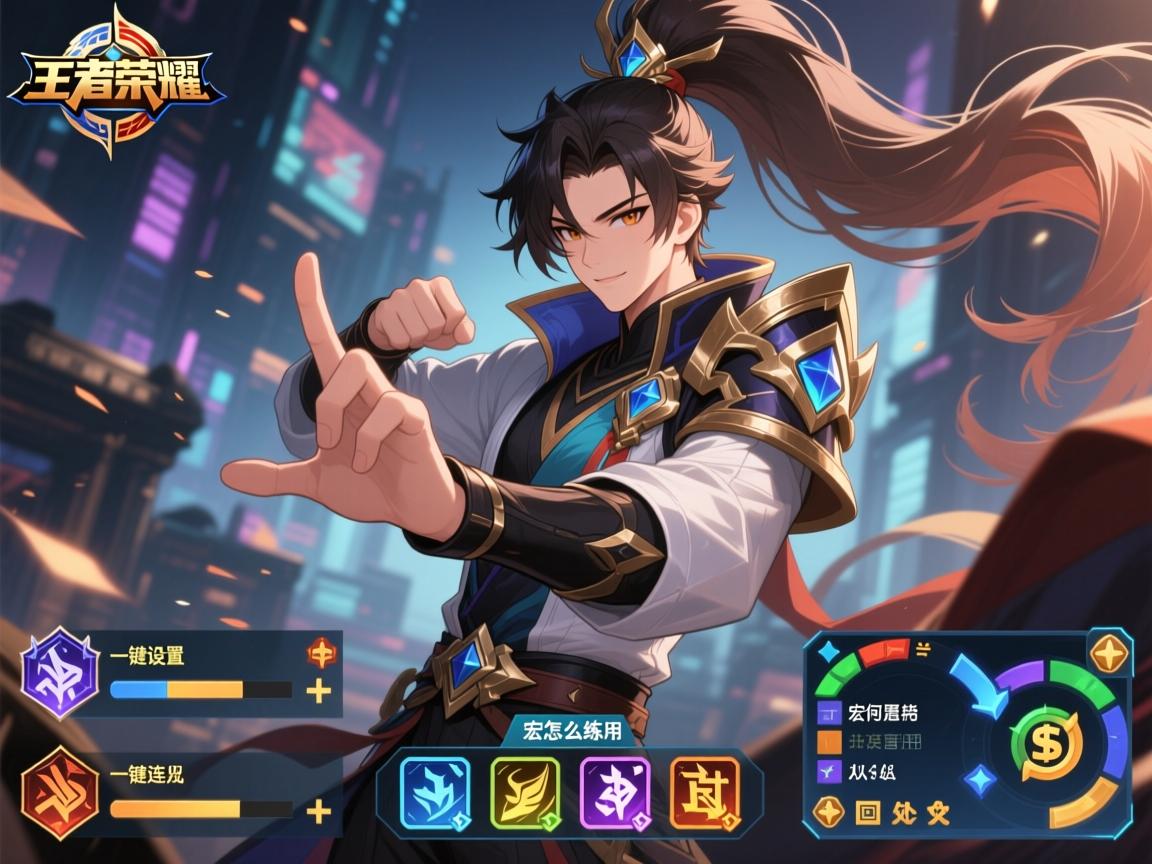The height and width of the screenshot is (864, 1152).
Task: Activate the blue flame skill icon
Action: coord(435,792)
